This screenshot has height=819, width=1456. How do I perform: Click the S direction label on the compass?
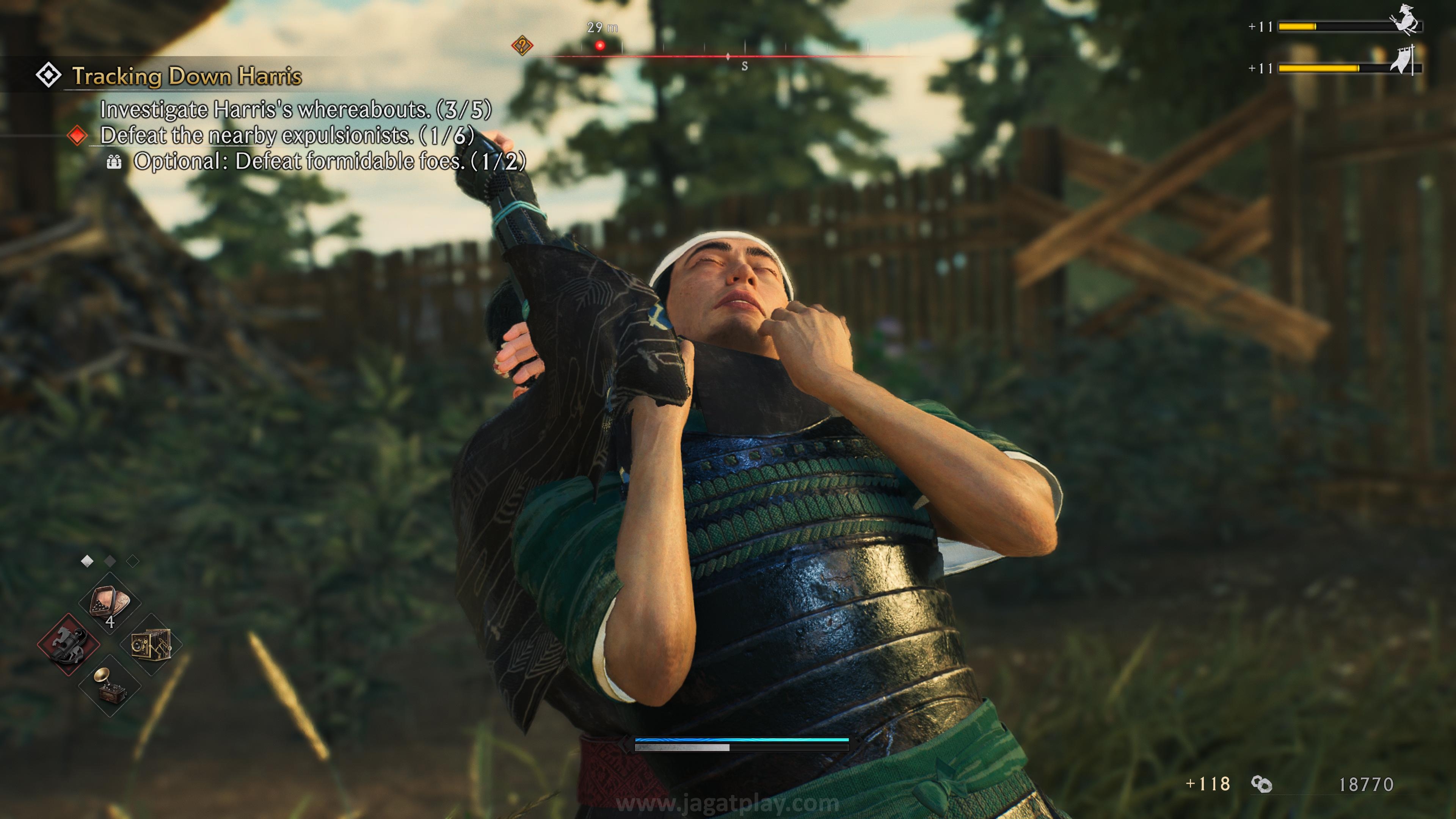[745, 65]
